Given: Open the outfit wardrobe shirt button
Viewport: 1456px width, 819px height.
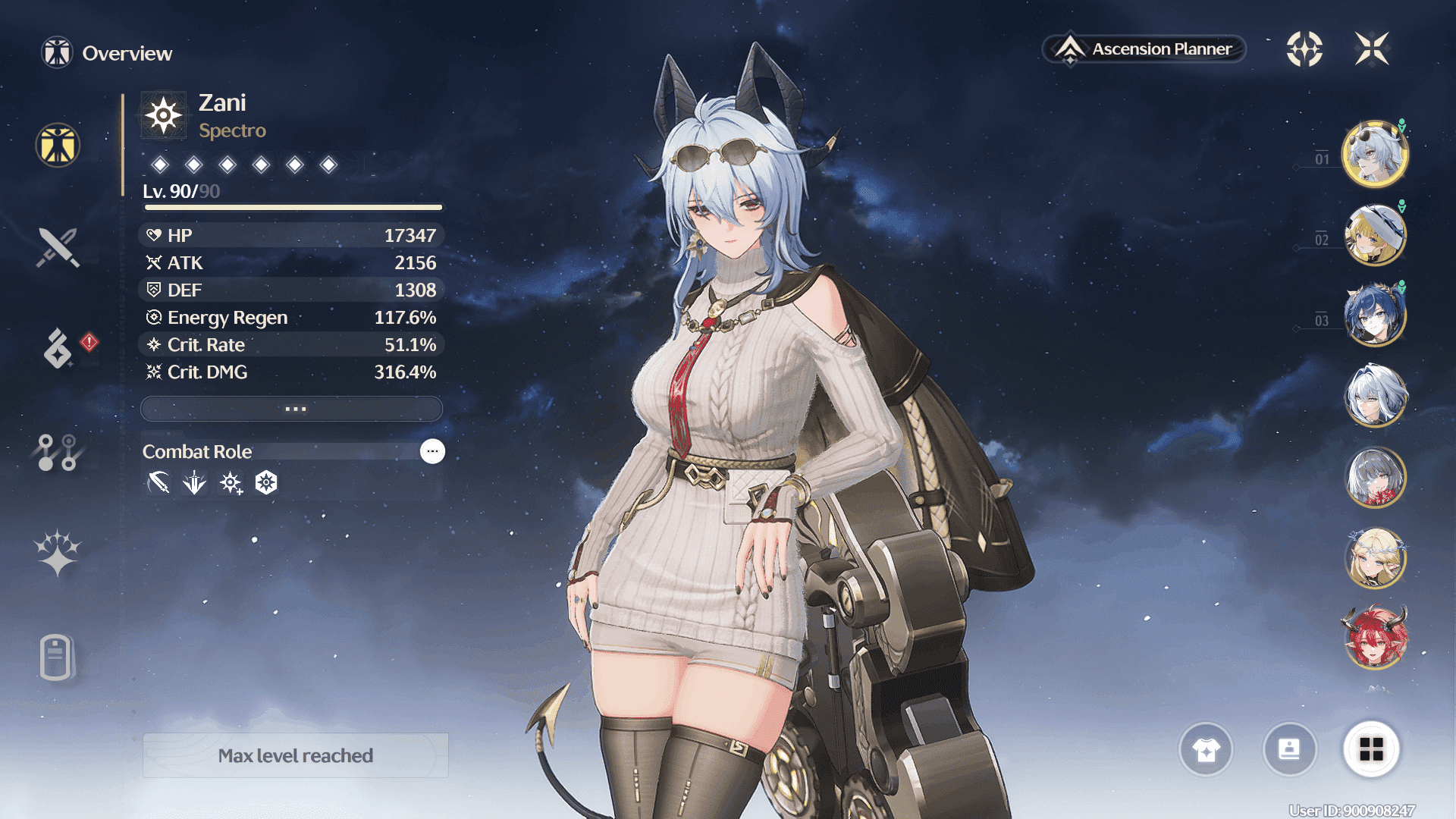Looking at the screenshot, I should (1206, 750).
